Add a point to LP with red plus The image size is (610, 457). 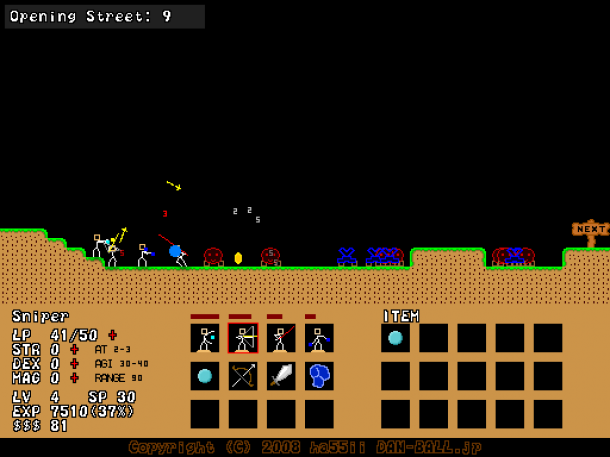112,335
